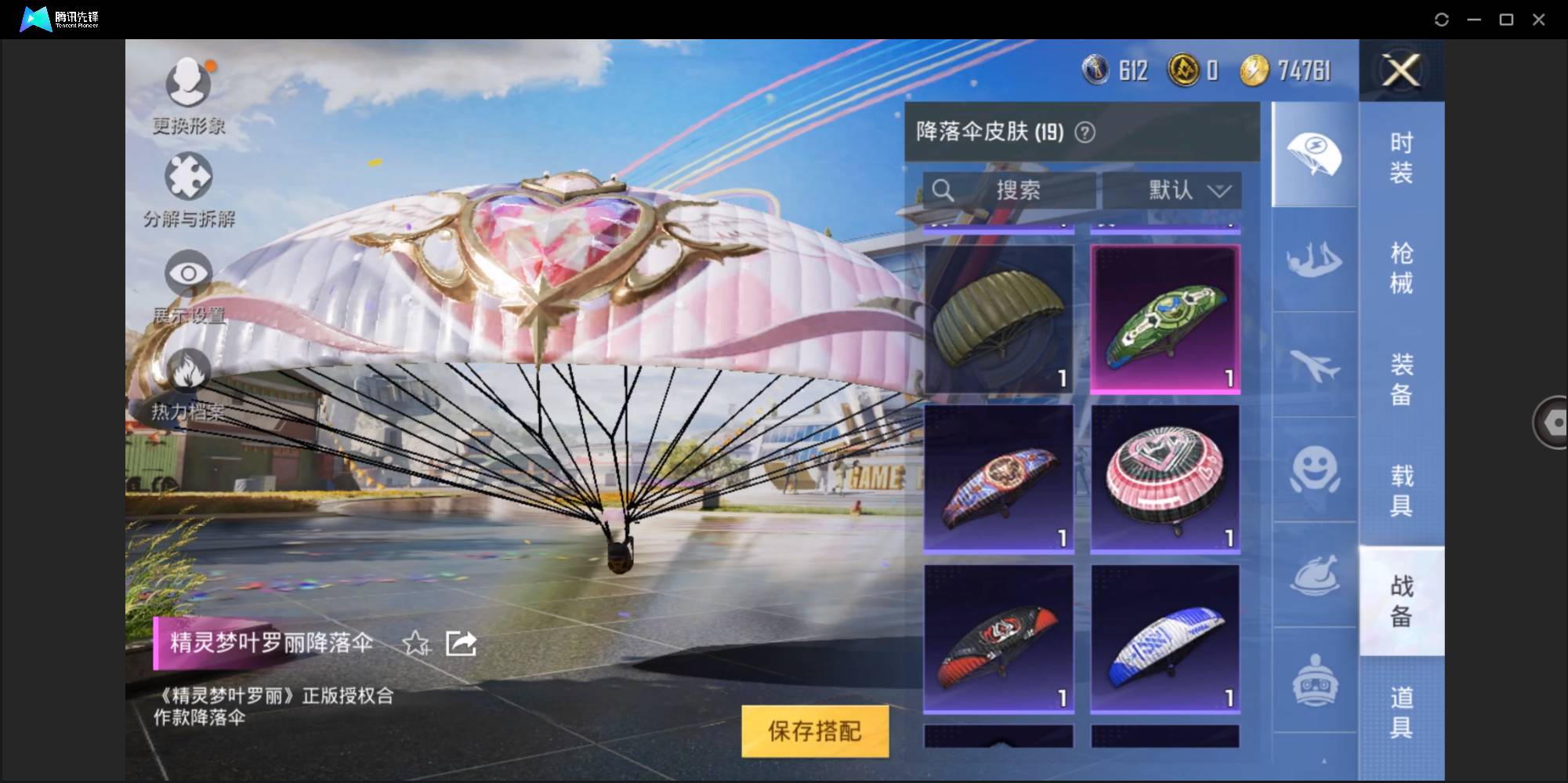Expand the side panel handle on the right edge
Viewport: 1568px width, 783px height.
1550,422
